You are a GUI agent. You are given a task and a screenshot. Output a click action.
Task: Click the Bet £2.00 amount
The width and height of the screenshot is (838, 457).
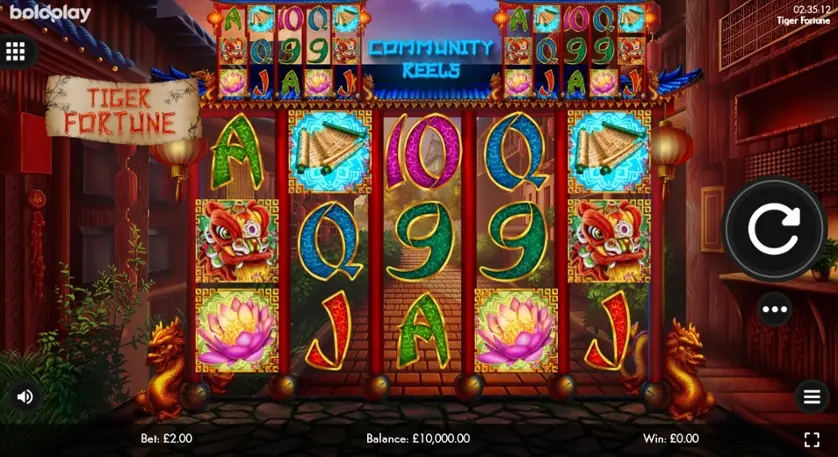(166, 438)
